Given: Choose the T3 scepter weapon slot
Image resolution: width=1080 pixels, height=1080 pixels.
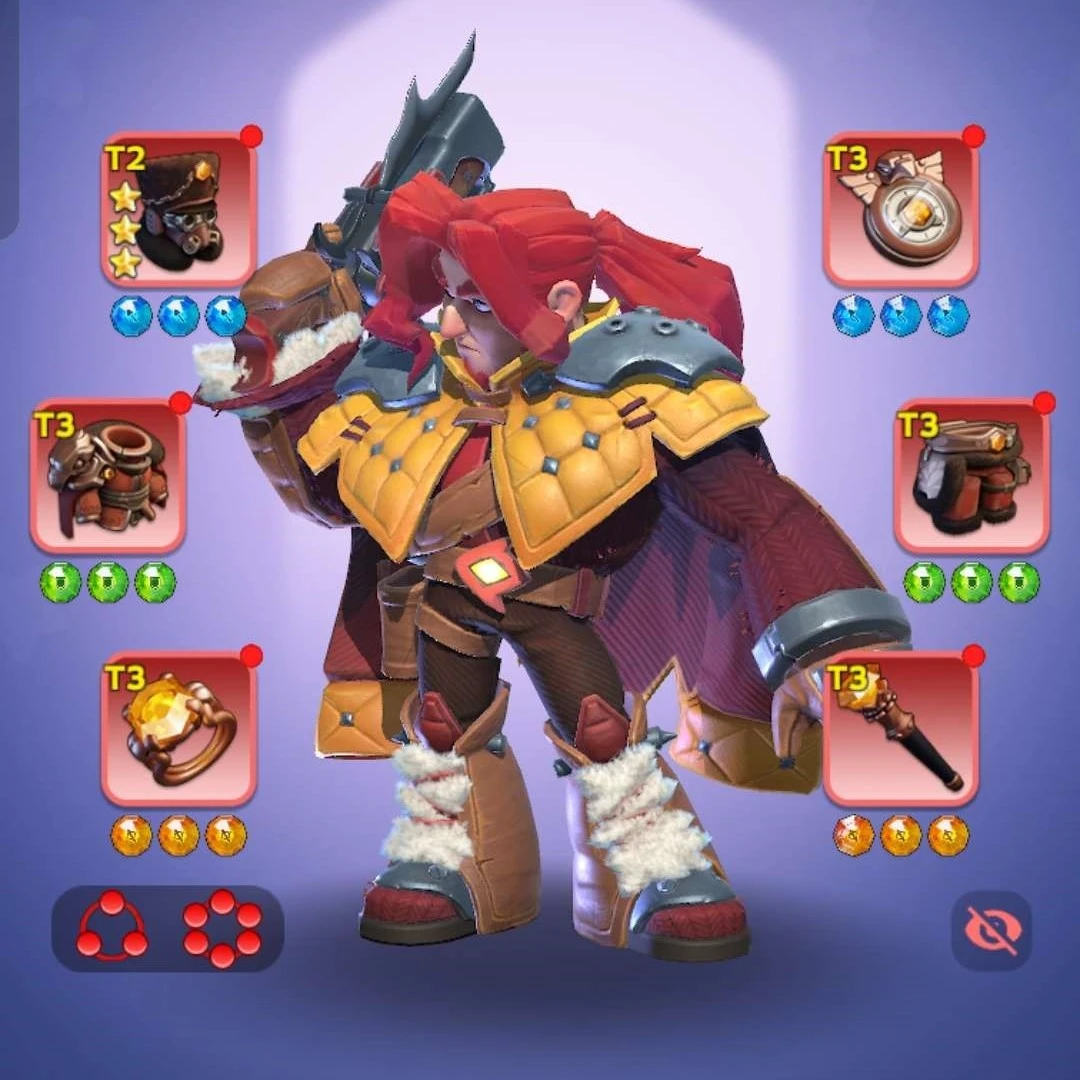Looking at the screenshot, I should click(x=900, y=730).
